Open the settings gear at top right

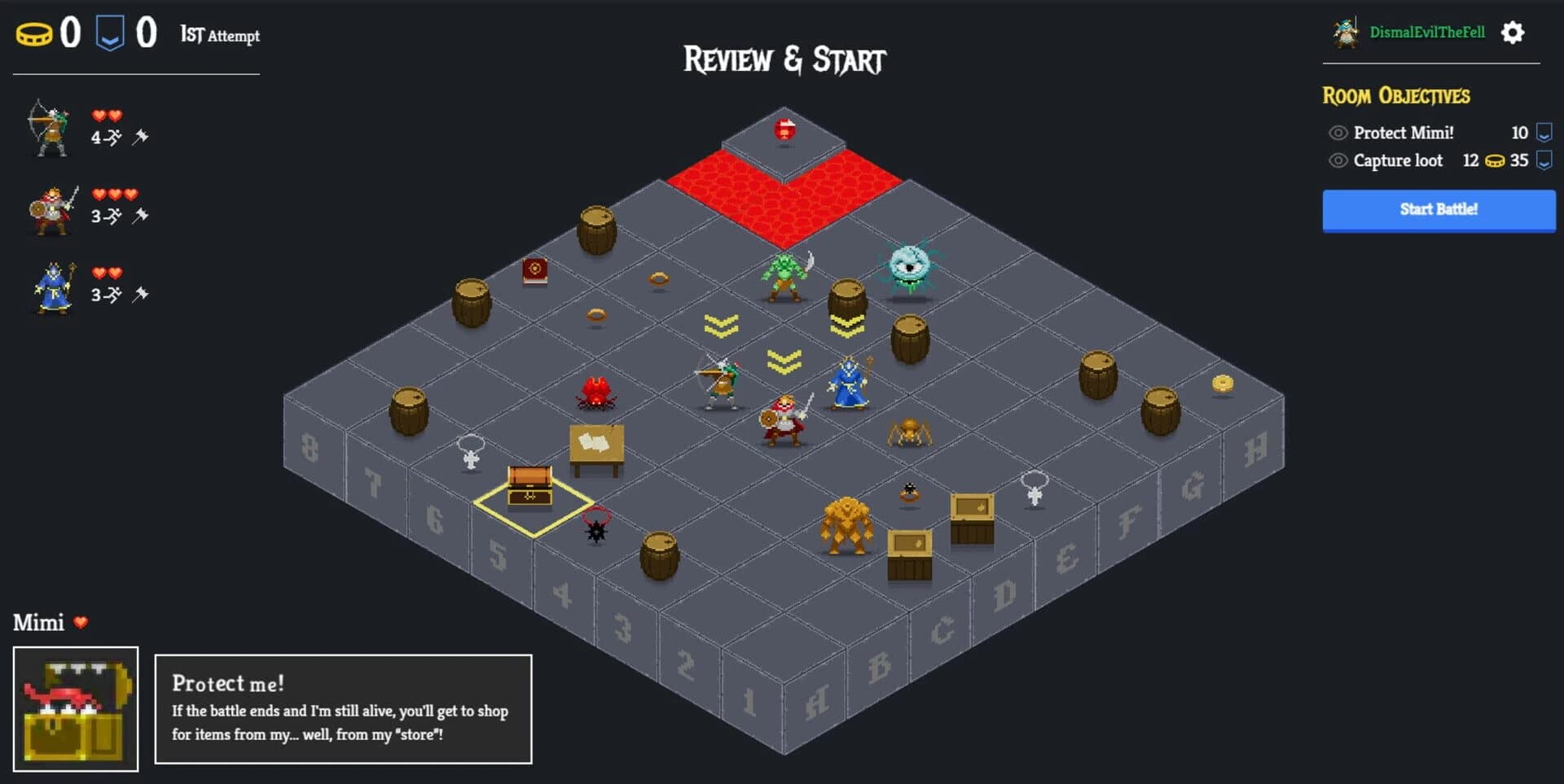(x=1512, y=33)
